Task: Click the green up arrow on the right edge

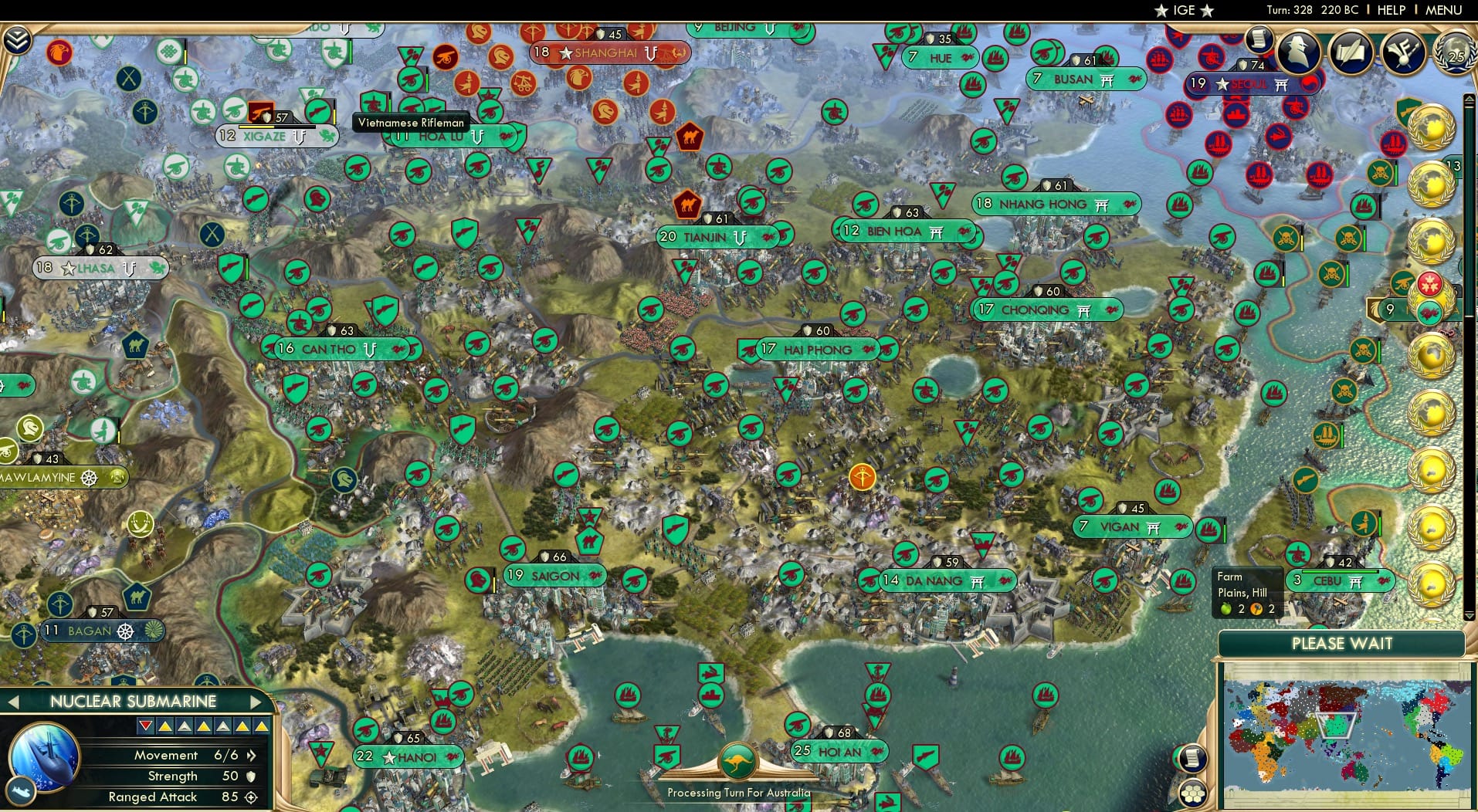Action: [x=1468, y=99]
